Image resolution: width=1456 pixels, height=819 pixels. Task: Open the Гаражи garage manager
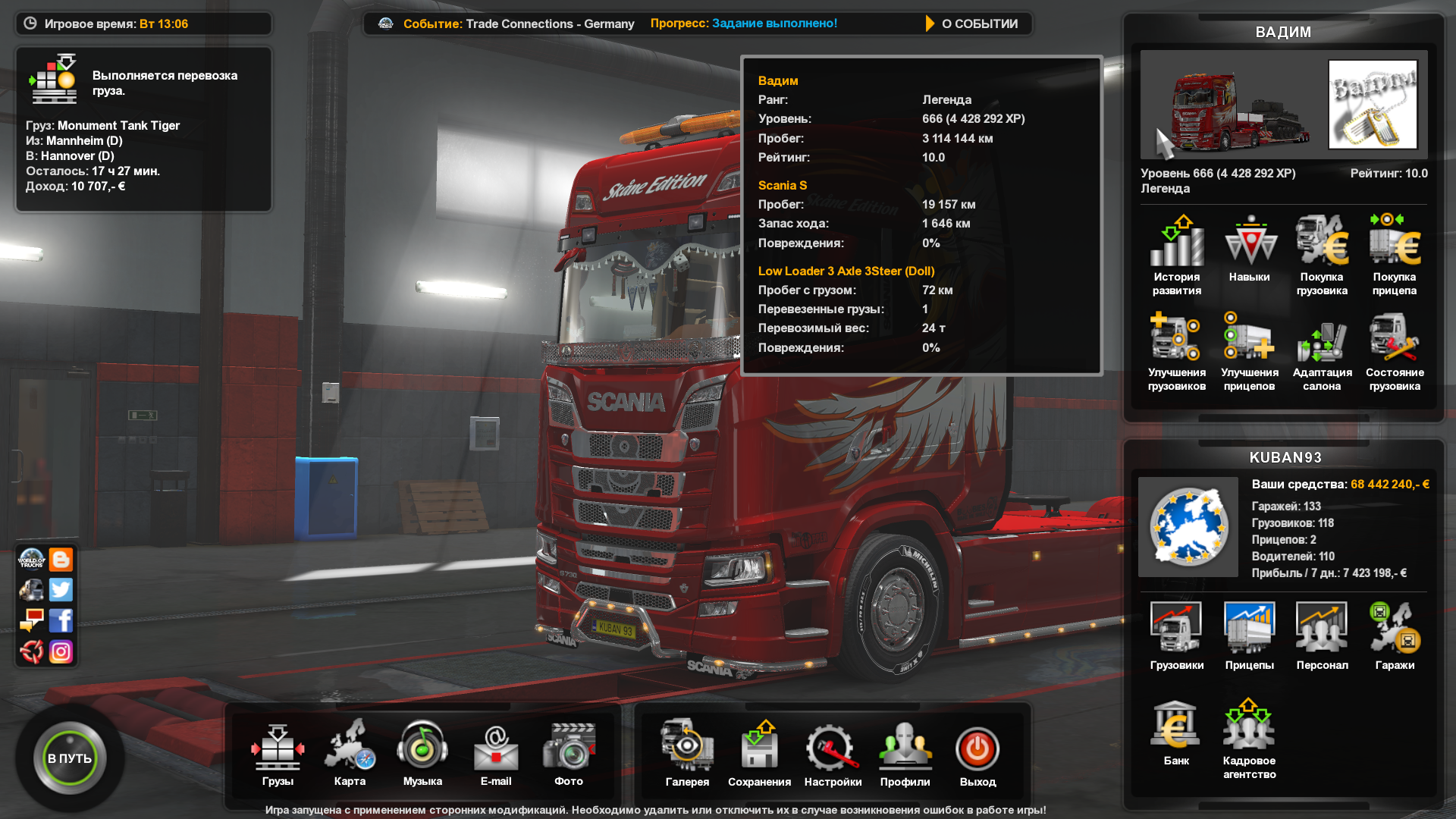[1395, 635]
